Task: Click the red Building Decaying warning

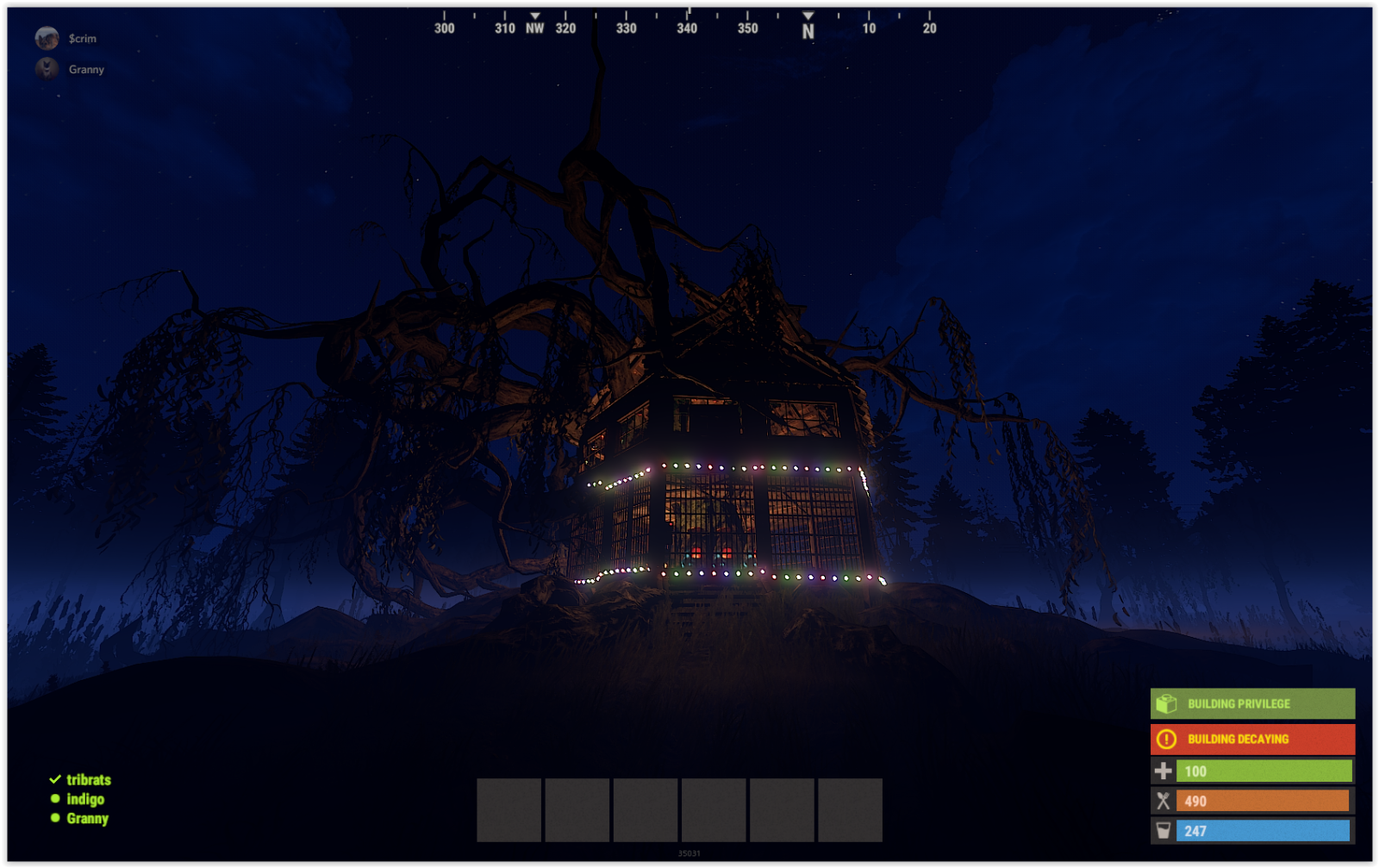Action: coord(1251,739)
